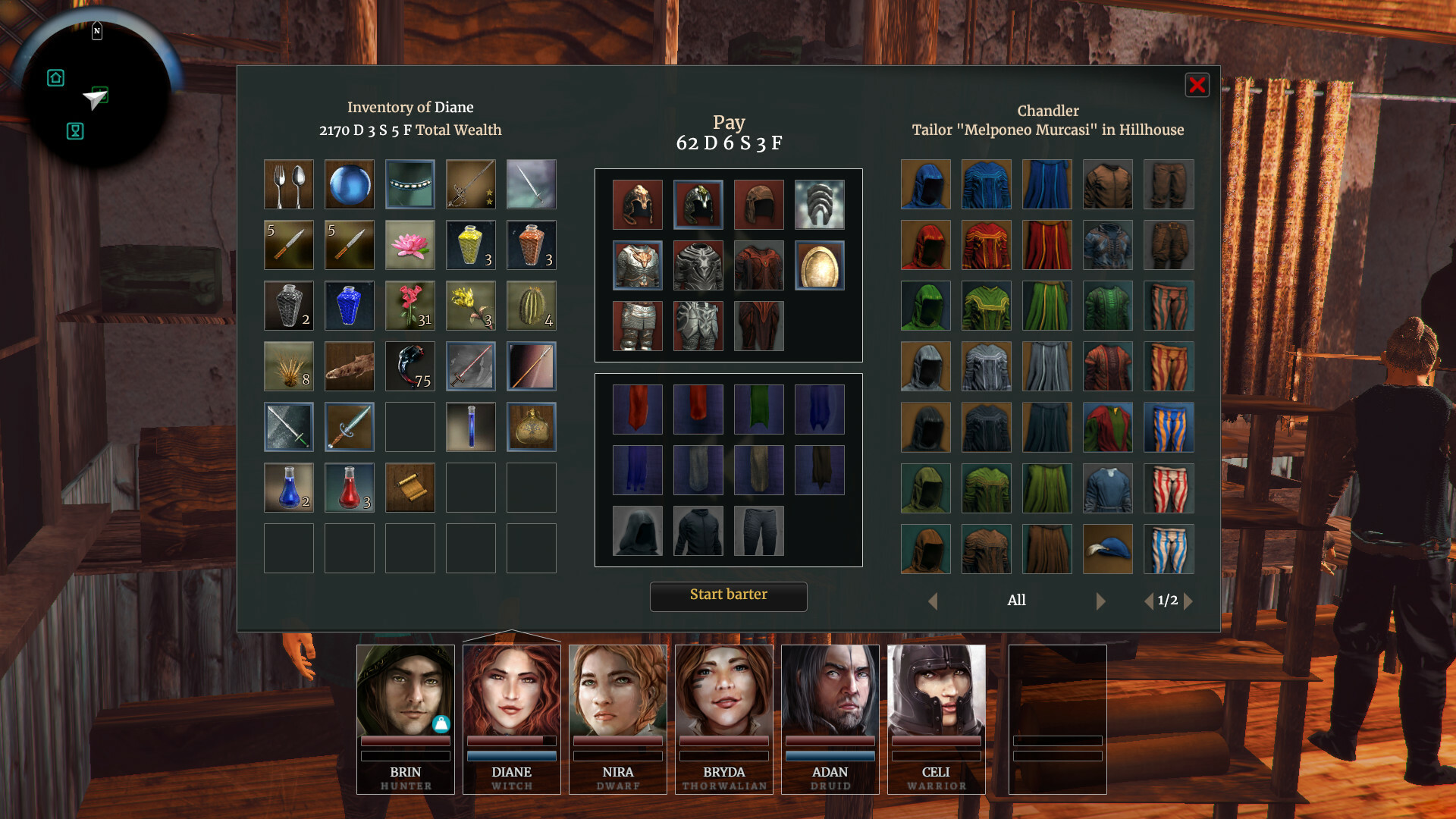
Task: Select the pink lotus flower item
Action: click(409, 245)
